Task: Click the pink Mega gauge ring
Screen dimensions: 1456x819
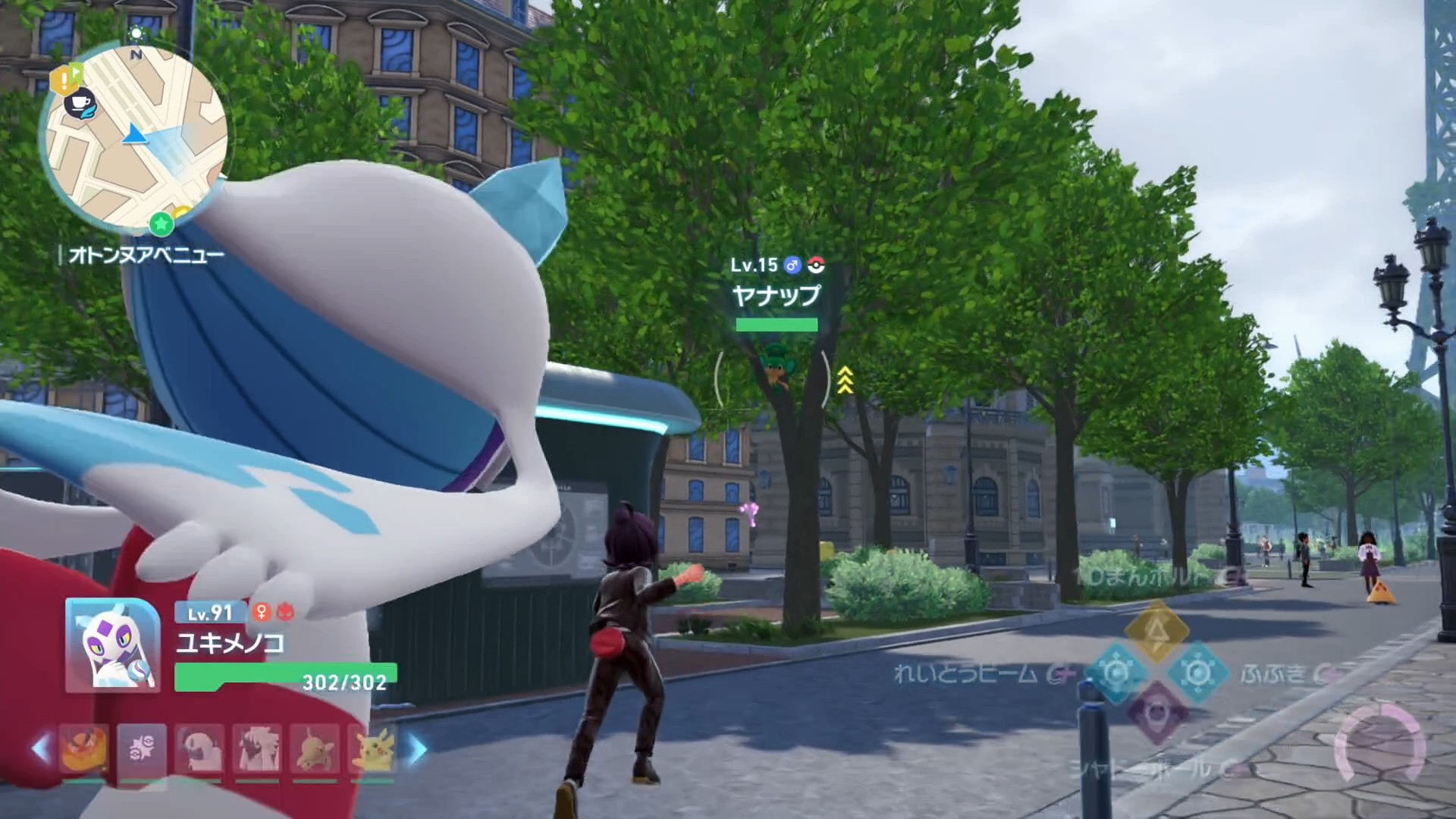Action: click(1379, 745)
